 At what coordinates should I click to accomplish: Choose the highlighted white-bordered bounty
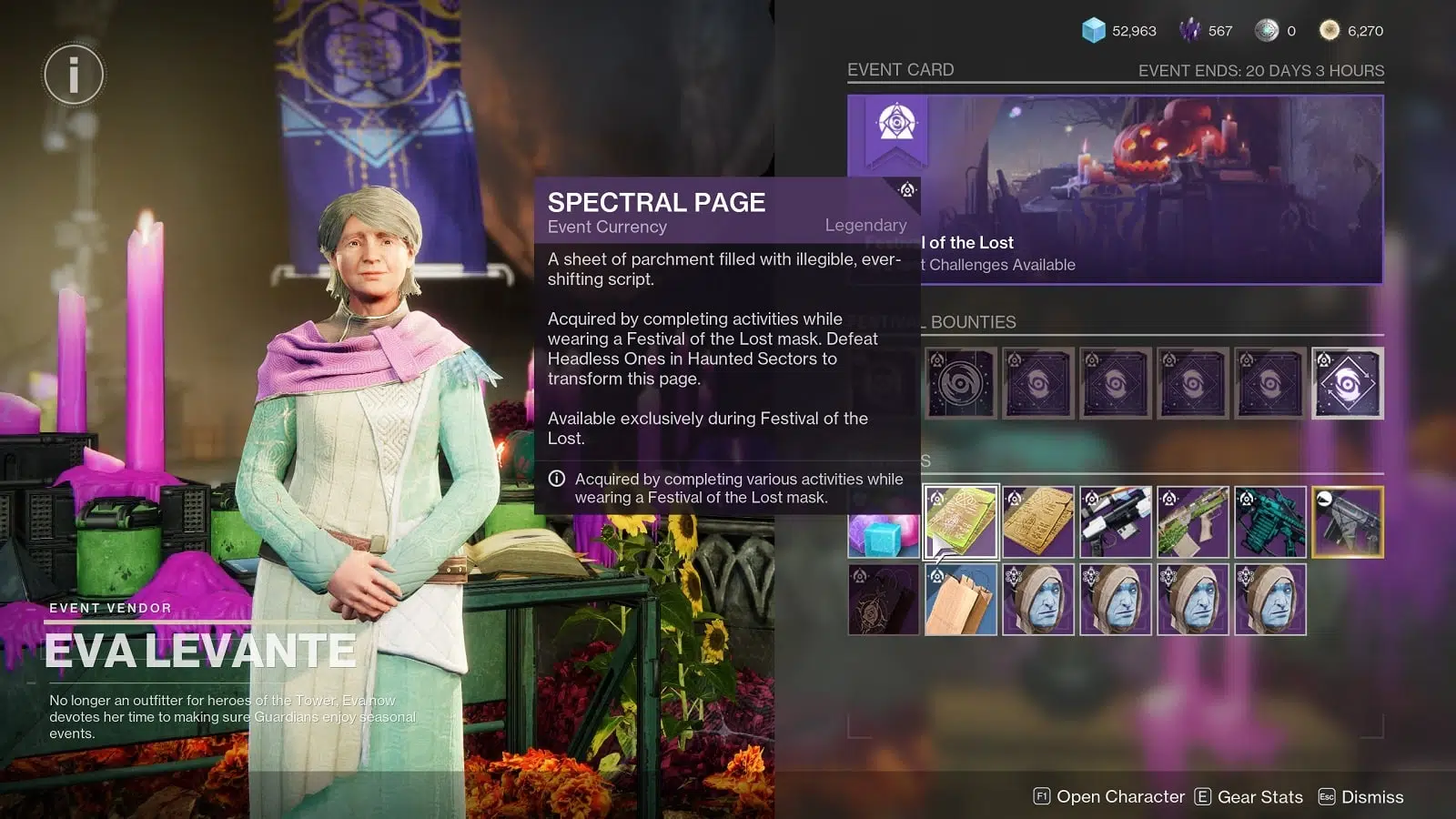[1348, 383]
